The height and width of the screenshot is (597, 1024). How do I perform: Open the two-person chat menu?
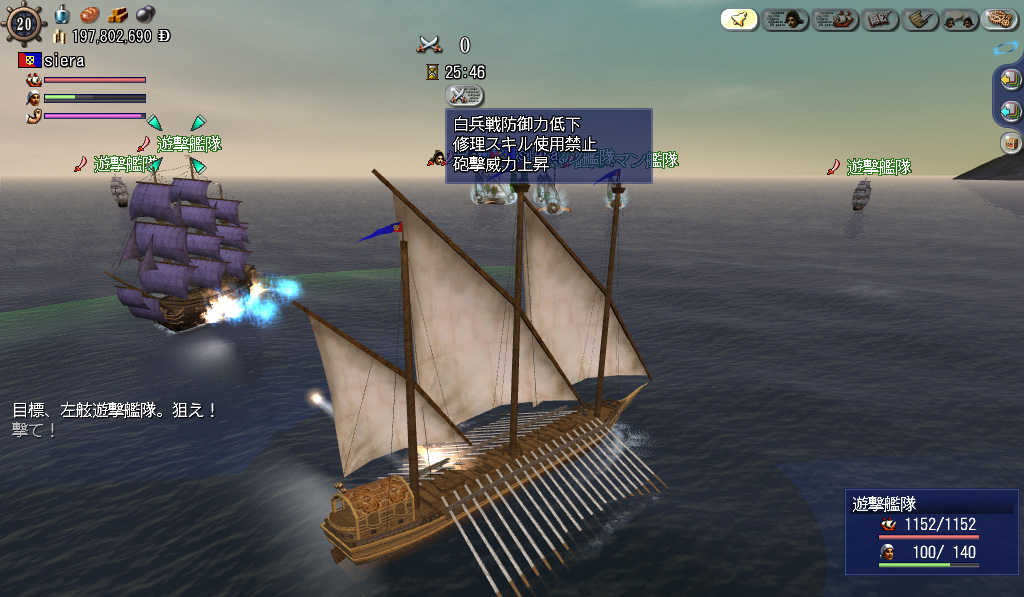959,19
